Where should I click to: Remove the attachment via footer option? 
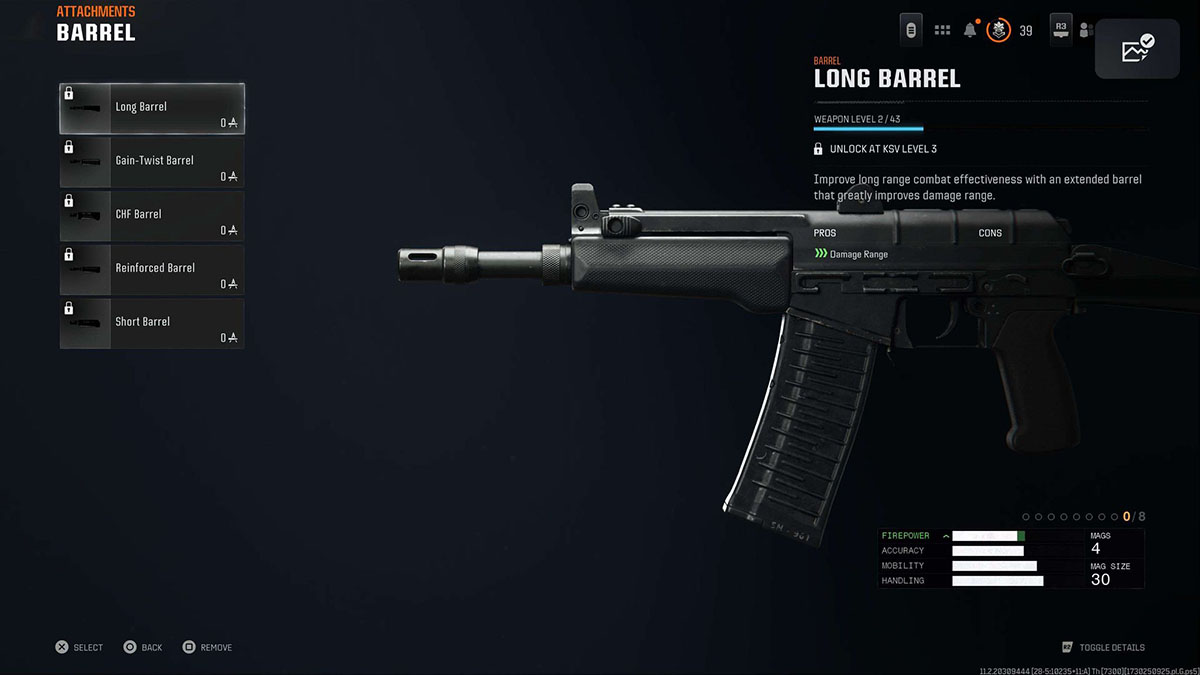coord(207,647)
